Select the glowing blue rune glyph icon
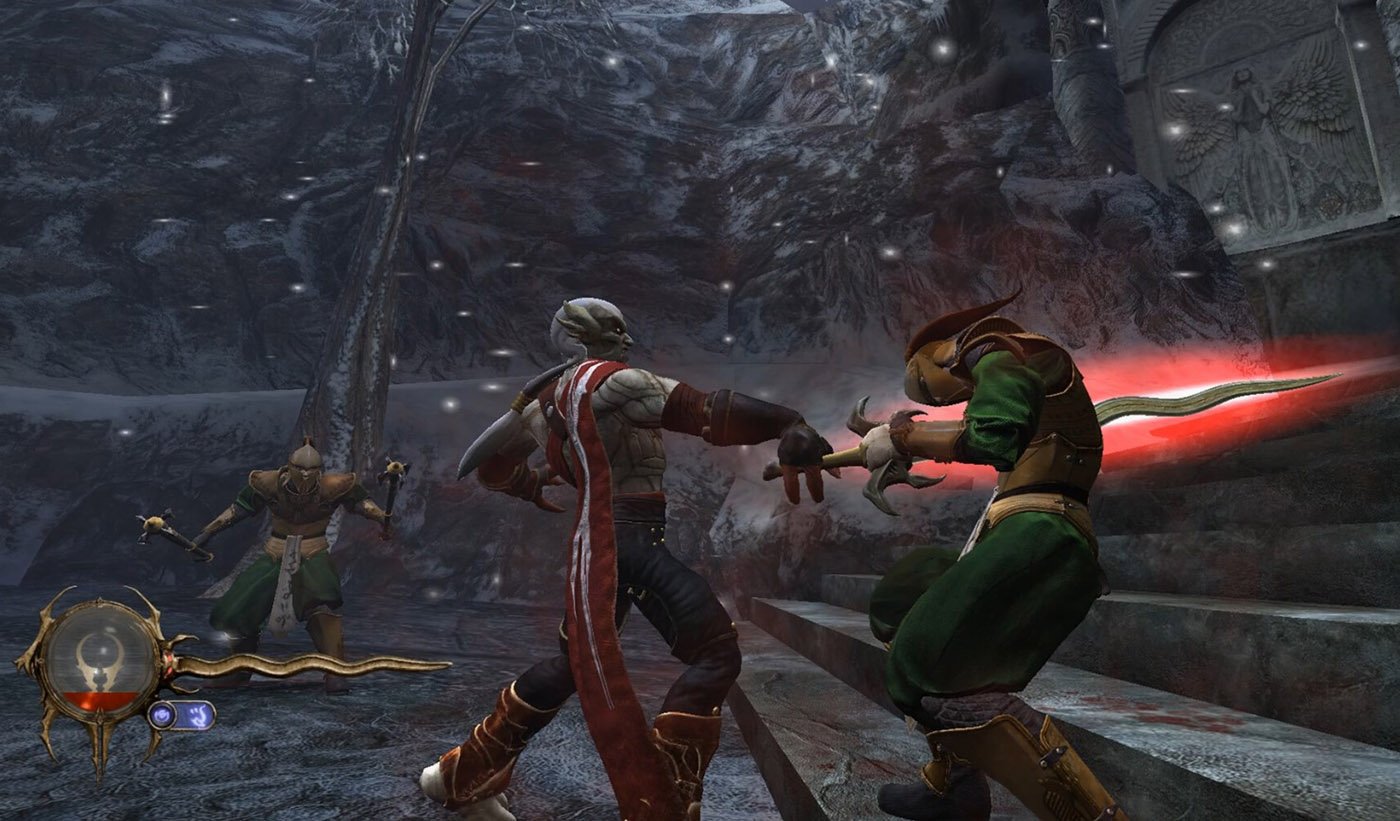This screenshot has height=821, width=1400. click(197, 714)
